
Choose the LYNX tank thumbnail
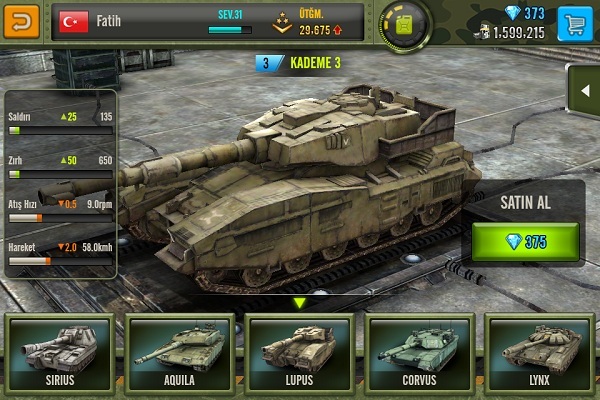pos(537,352)
